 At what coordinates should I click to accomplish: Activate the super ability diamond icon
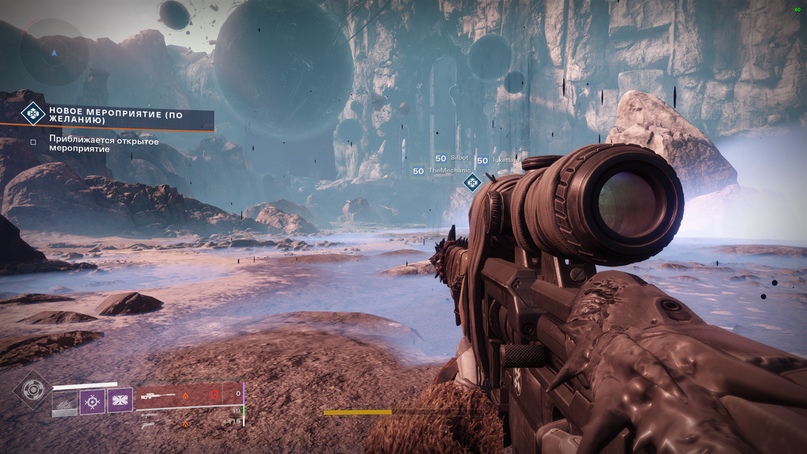(32, 389)
